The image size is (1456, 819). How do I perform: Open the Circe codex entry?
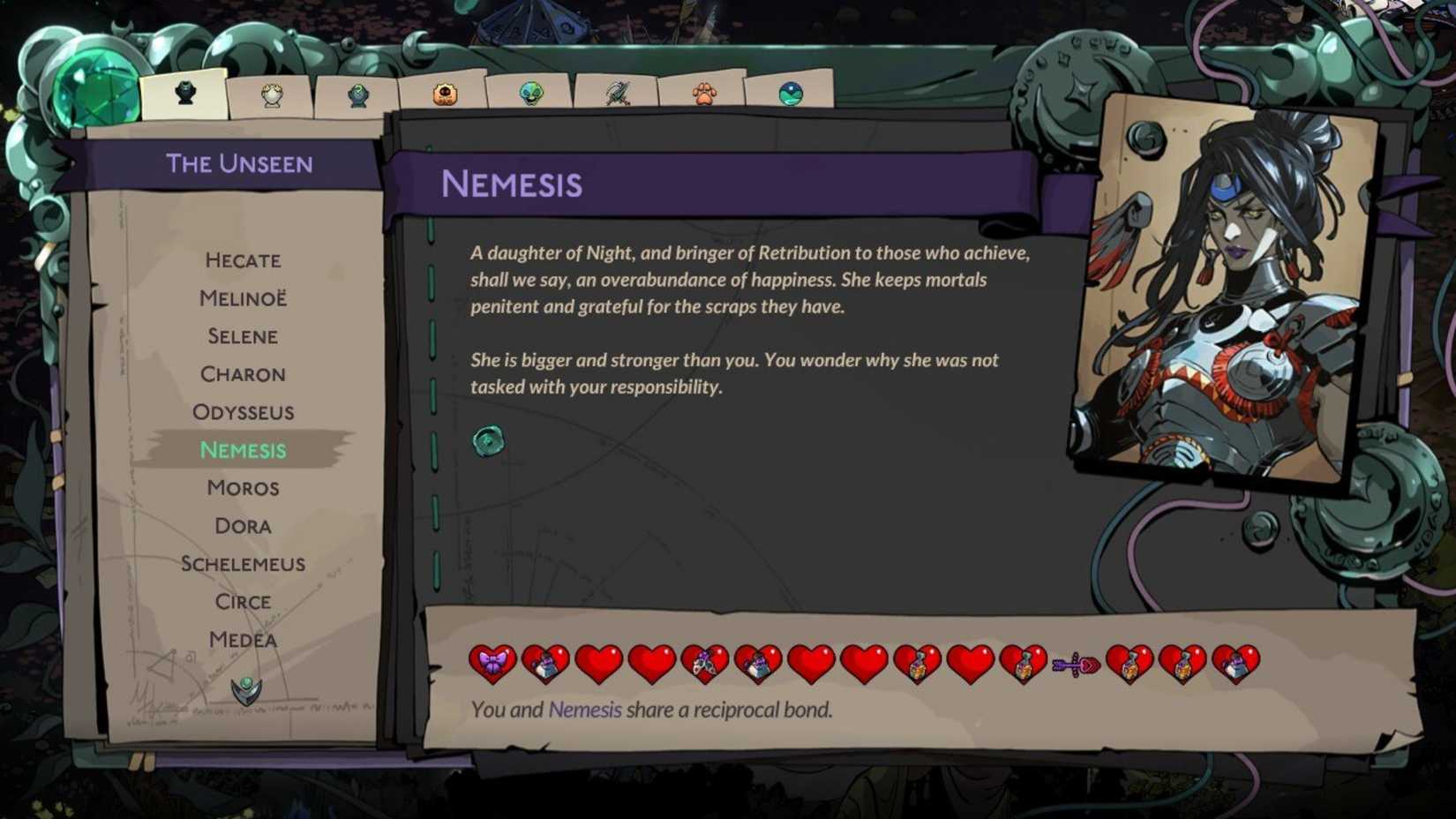pyautogui.click(x=243, y=601)
